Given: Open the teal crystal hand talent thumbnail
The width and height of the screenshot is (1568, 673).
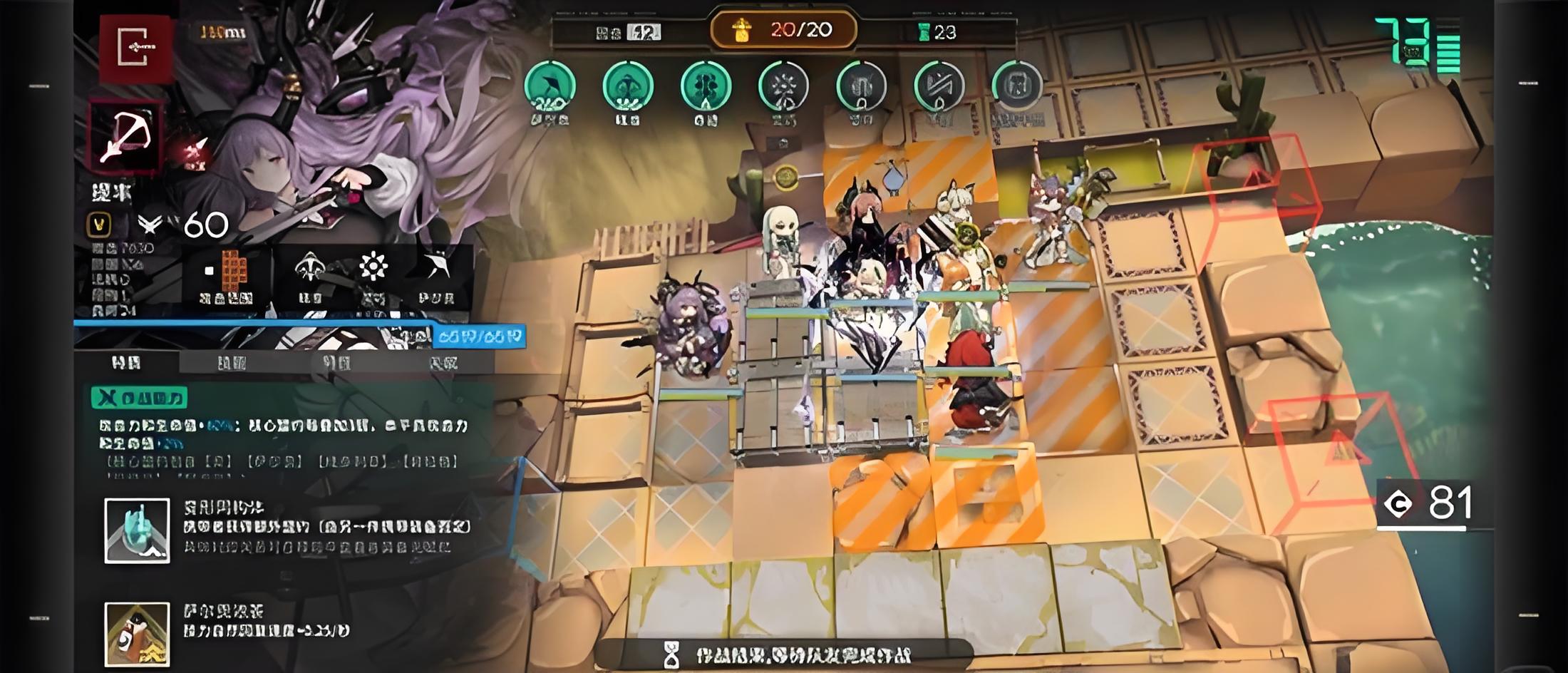Looking at the screenshot, I should click(137, 530).
